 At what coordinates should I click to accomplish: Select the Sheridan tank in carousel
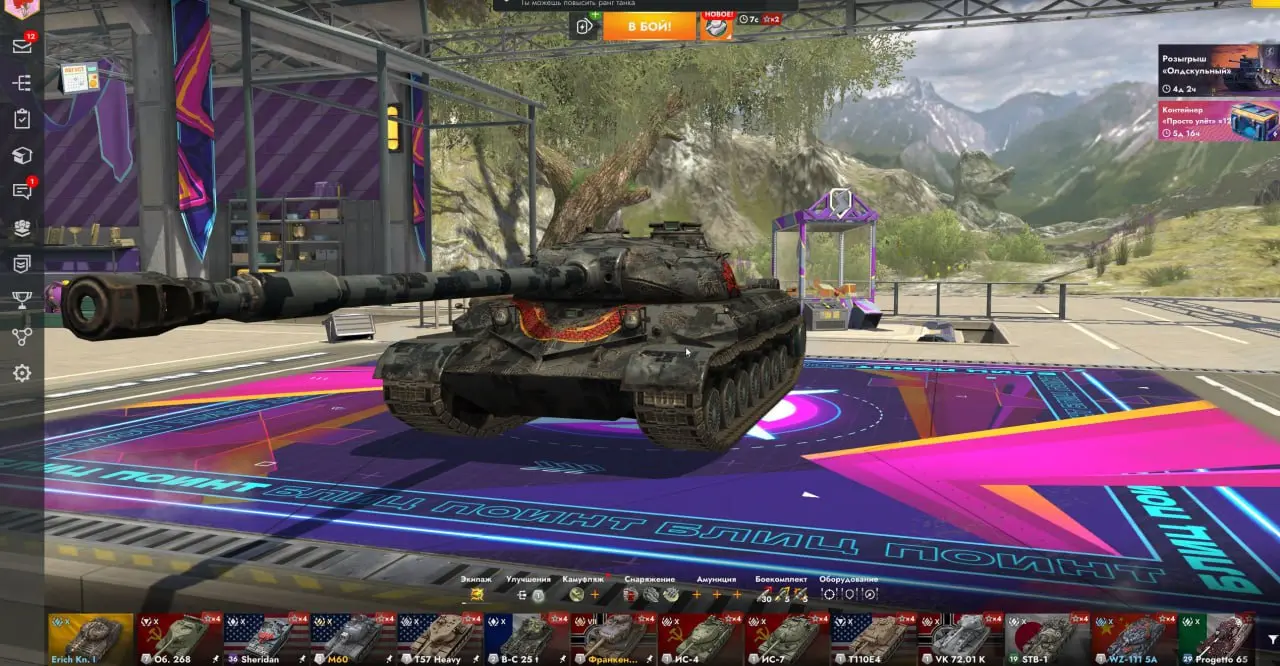266,638
